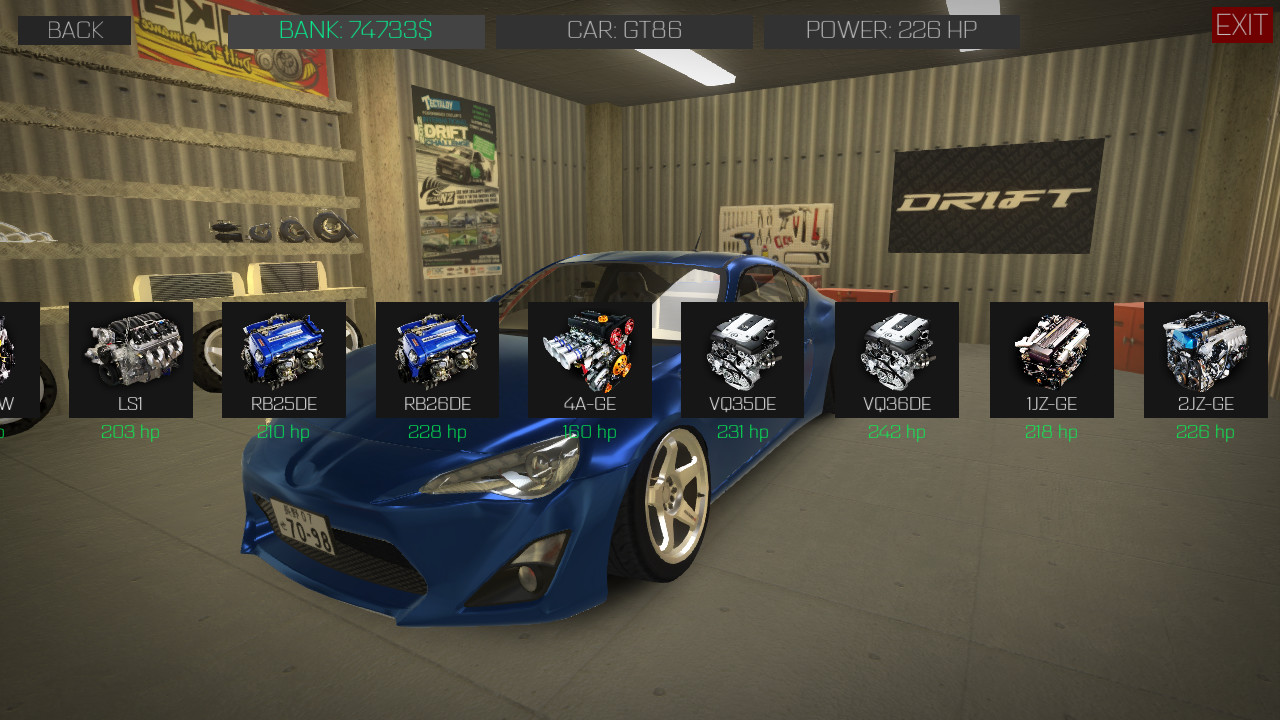
Task: Choose the 1JZ-GE engine thumbnail
Action: pyautogui.click(x=1051, y=359)
